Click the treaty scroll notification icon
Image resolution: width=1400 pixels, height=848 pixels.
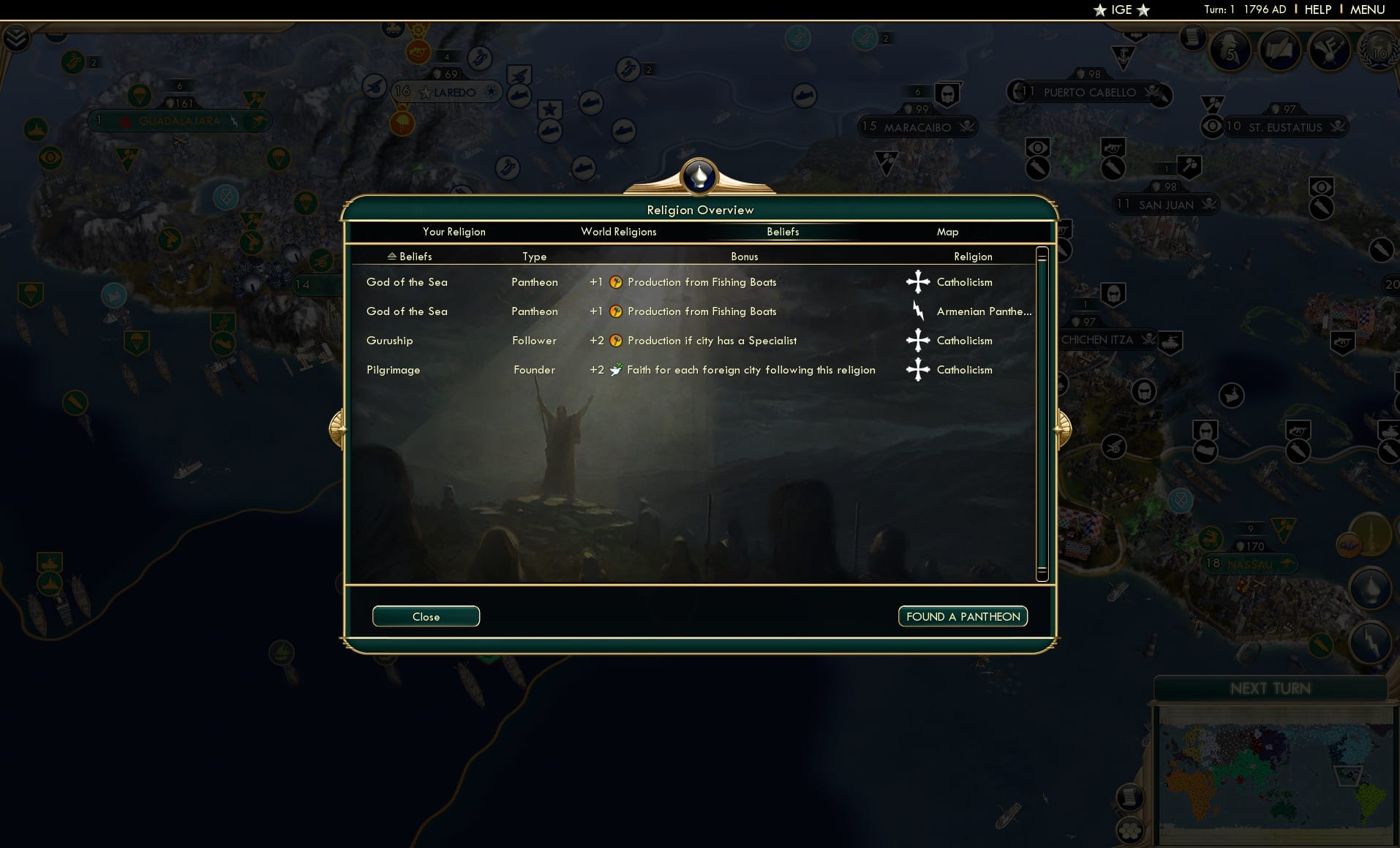pos(1280,51)
